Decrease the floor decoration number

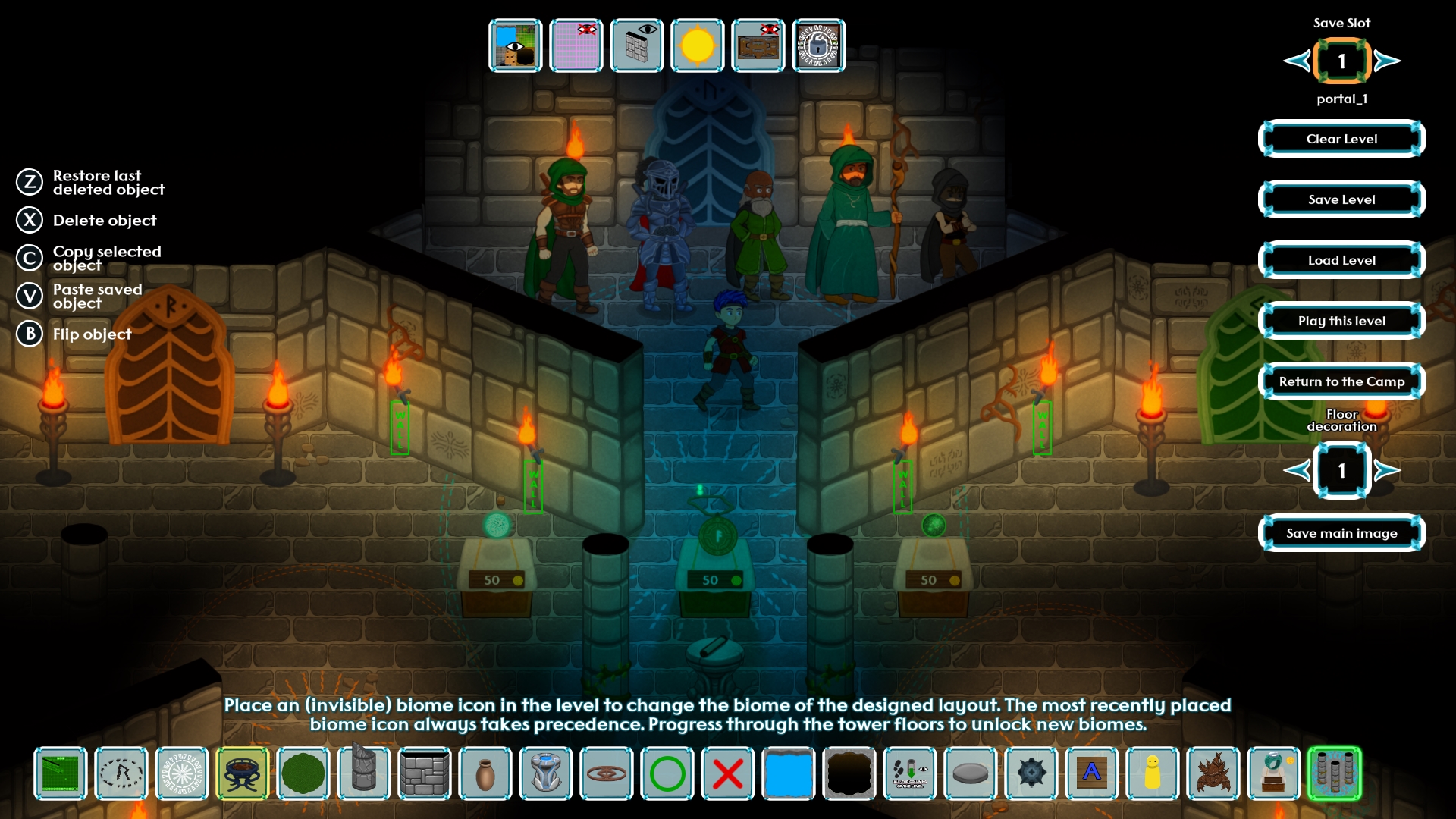tap(1297, 470)
